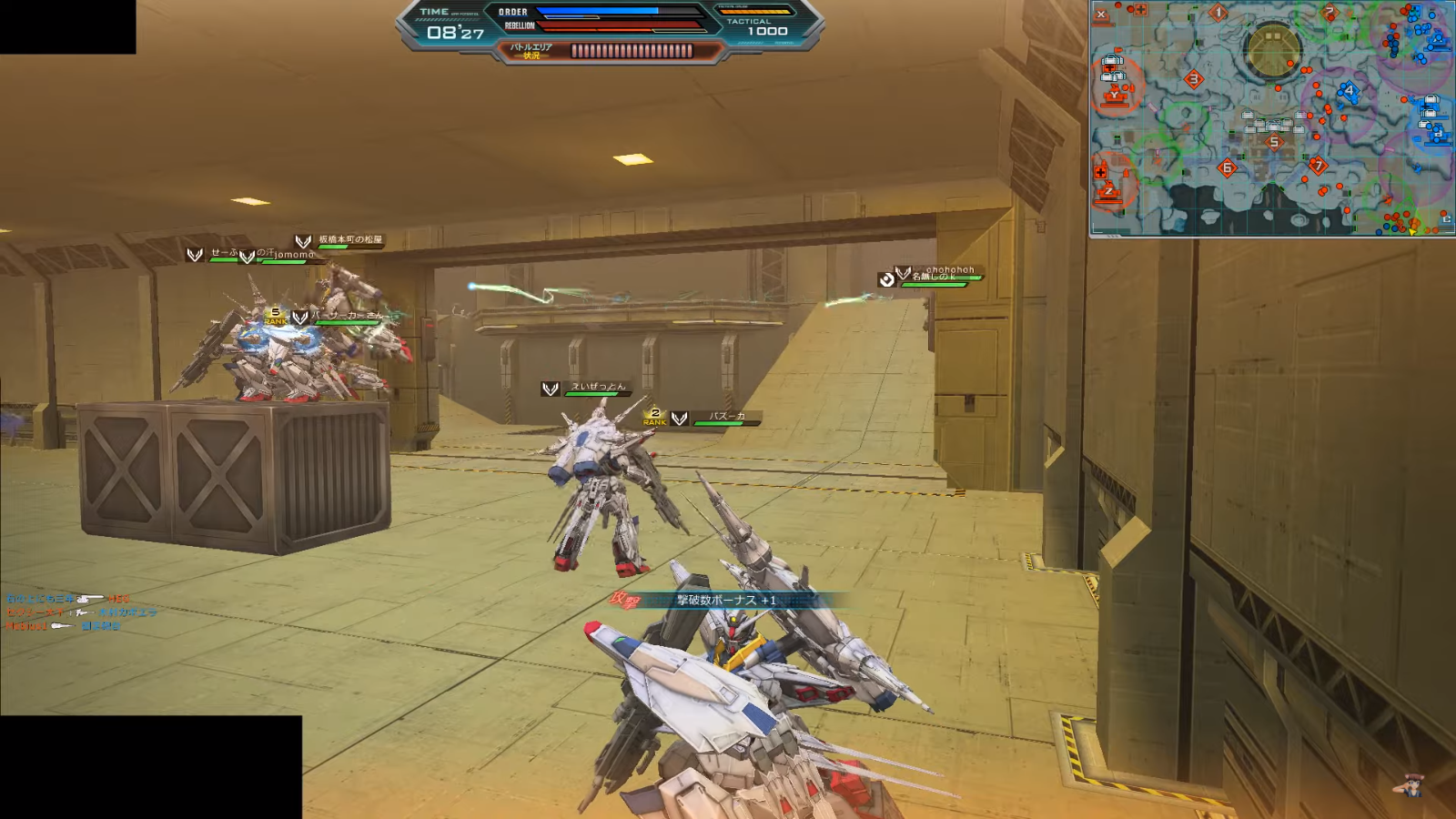Click the Battle Area status gauge
The width and height of the screenshot is (1456, 819).
632,51
